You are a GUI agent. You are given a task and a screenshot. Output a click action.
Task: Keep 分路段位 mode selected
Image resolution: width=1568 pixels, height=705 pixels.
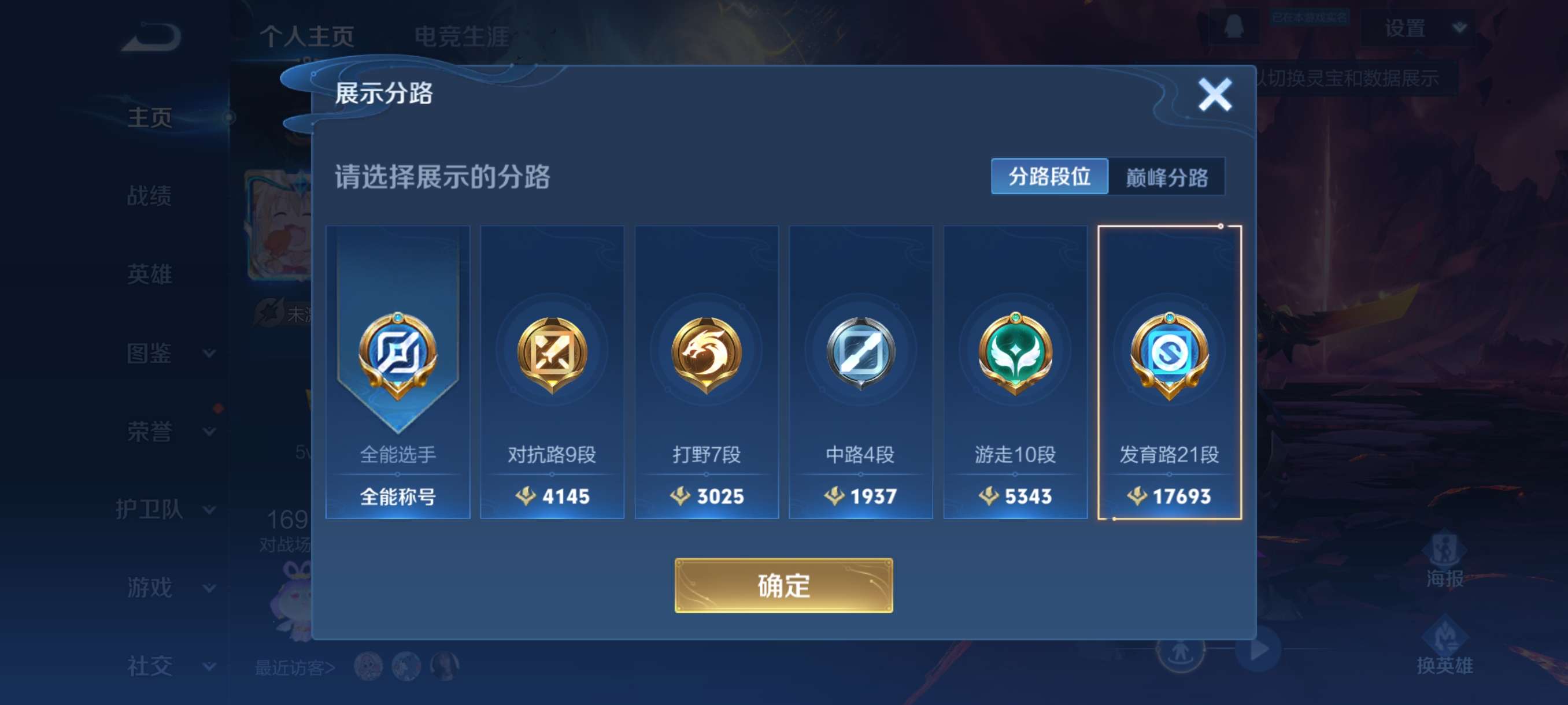point(1050,176)
